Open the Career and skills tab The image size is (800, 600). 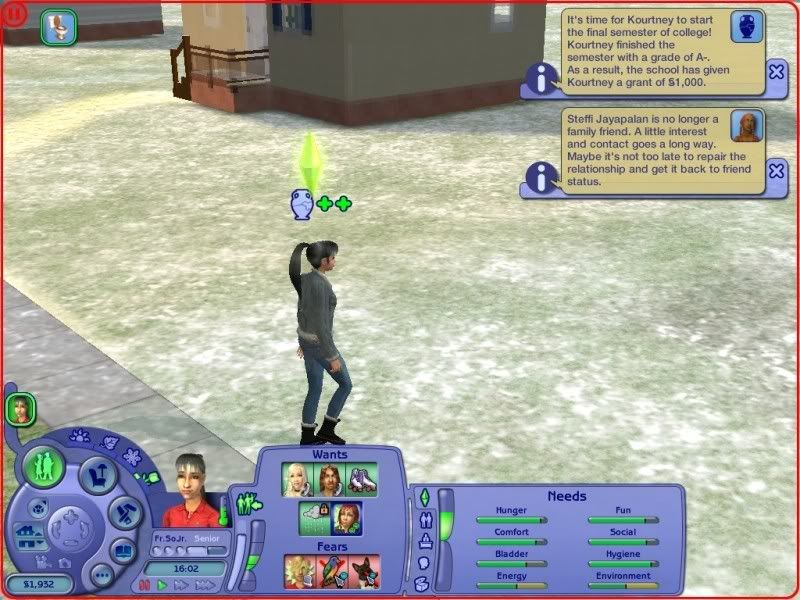426,541
